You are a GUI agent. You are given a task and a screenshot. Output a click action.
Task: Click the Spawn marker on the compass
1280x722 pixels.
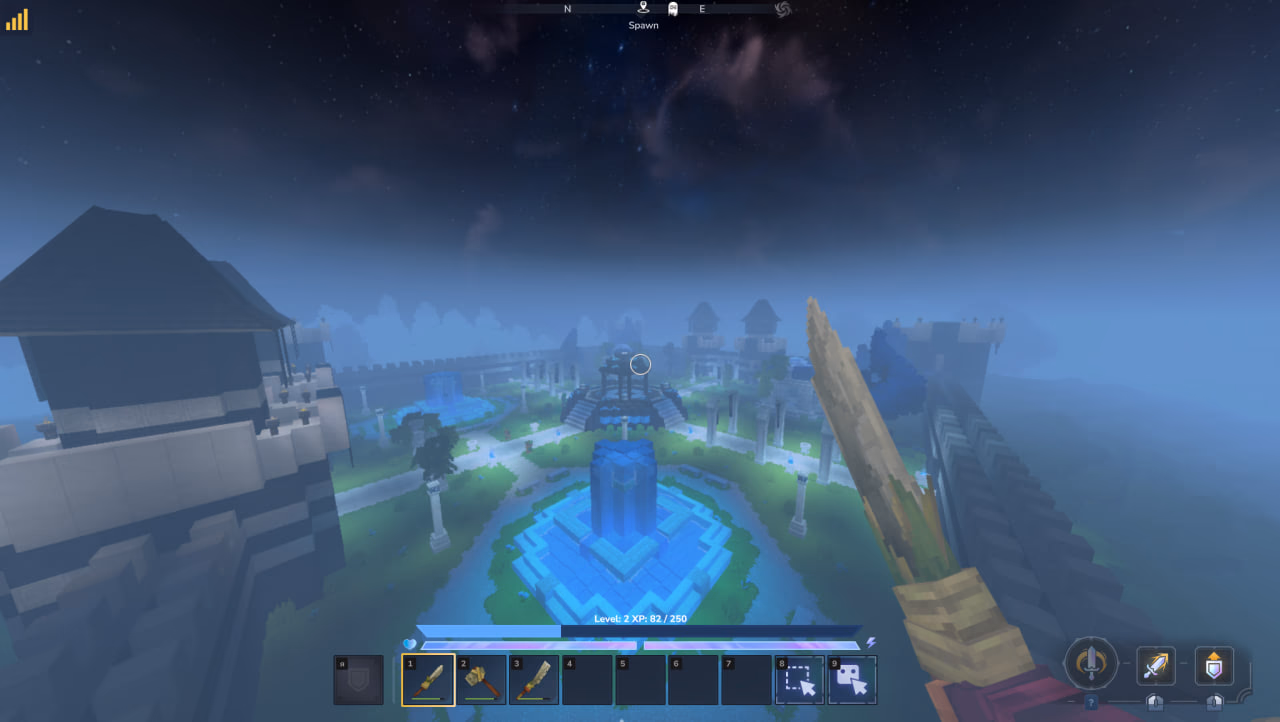[x=643, y=9]
